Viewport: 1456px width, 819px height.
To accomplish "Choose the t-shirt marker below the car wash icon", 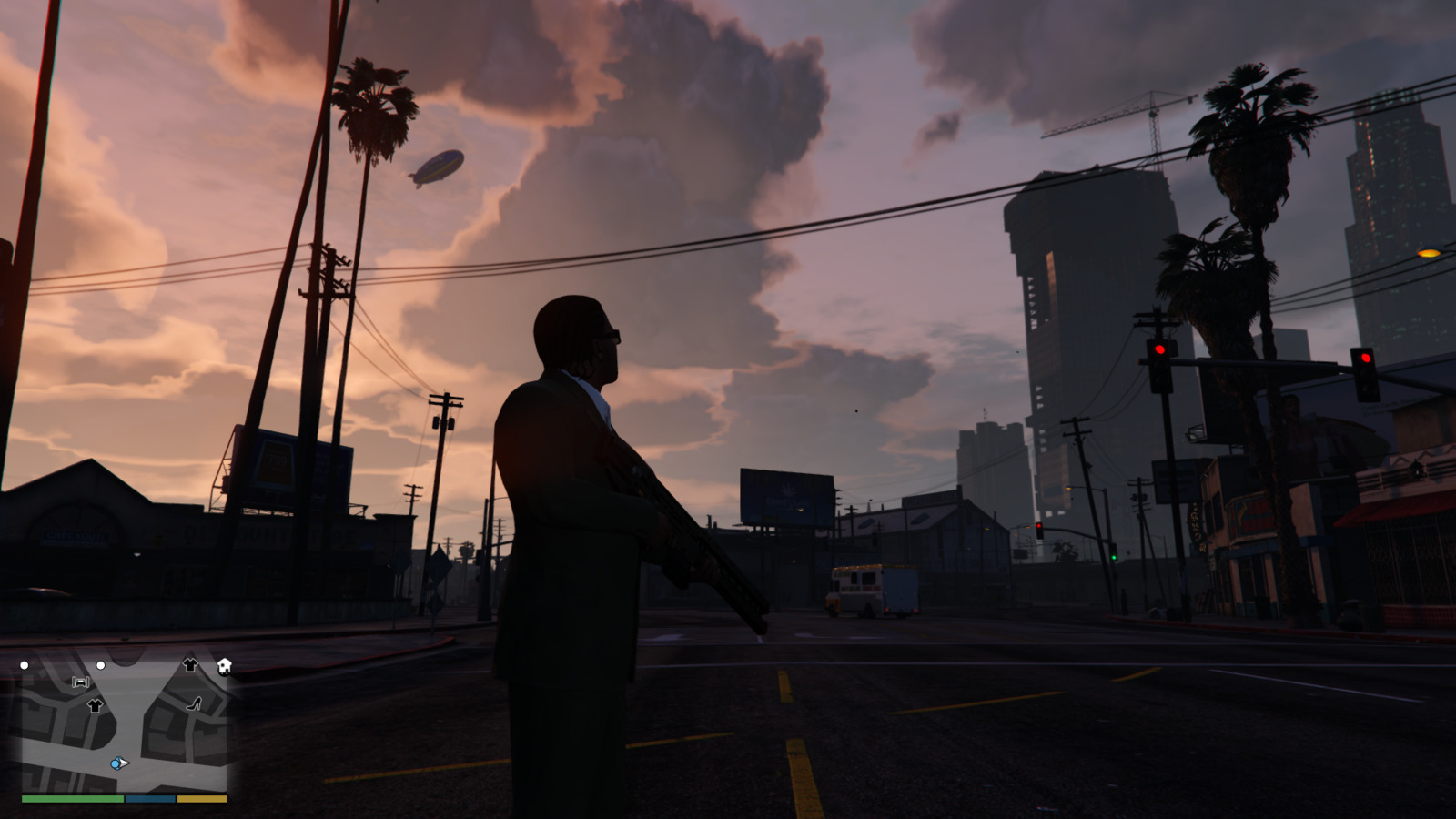I will [95, 705].
